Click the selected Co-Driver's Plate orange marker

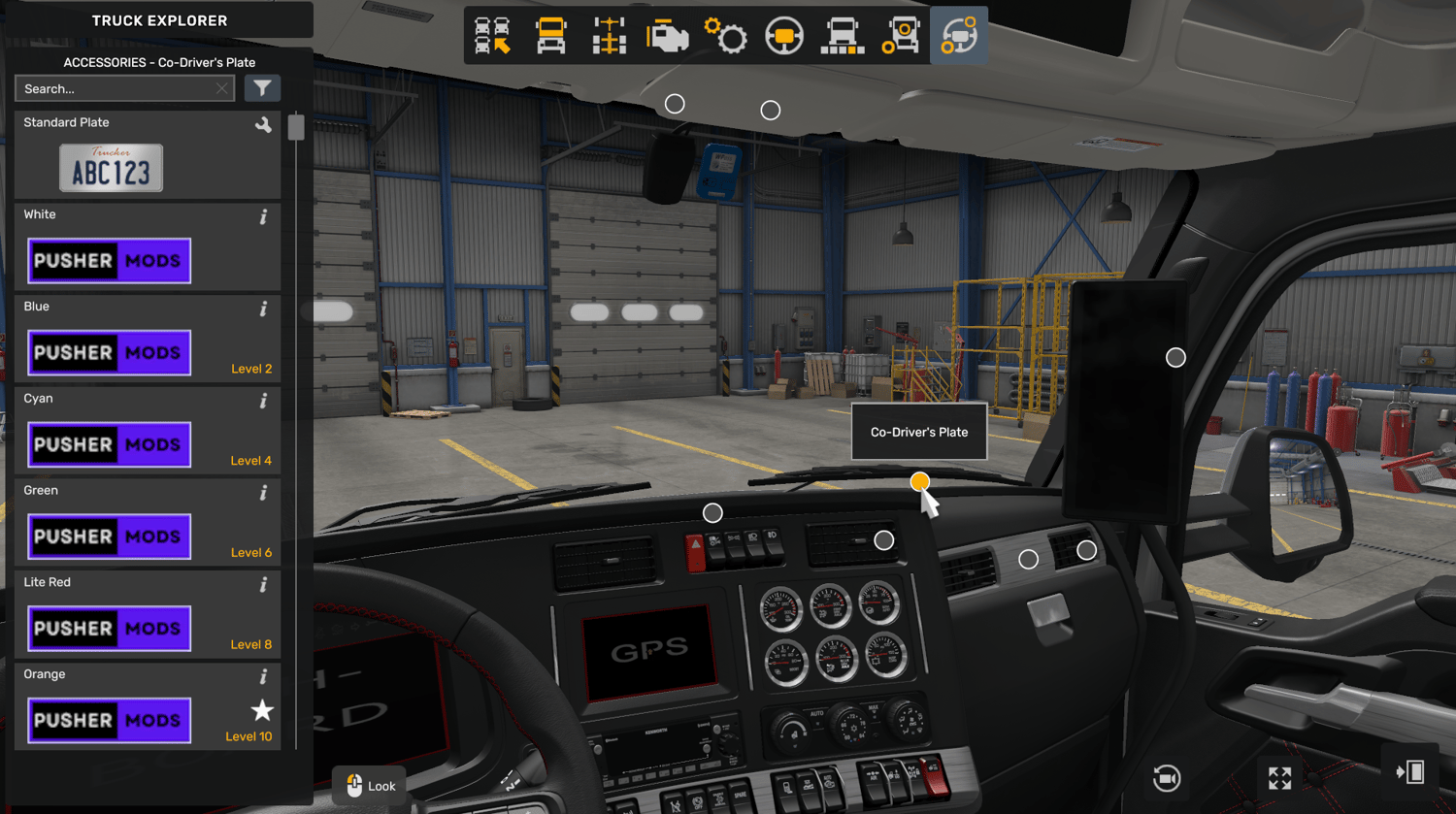point(919,481)
